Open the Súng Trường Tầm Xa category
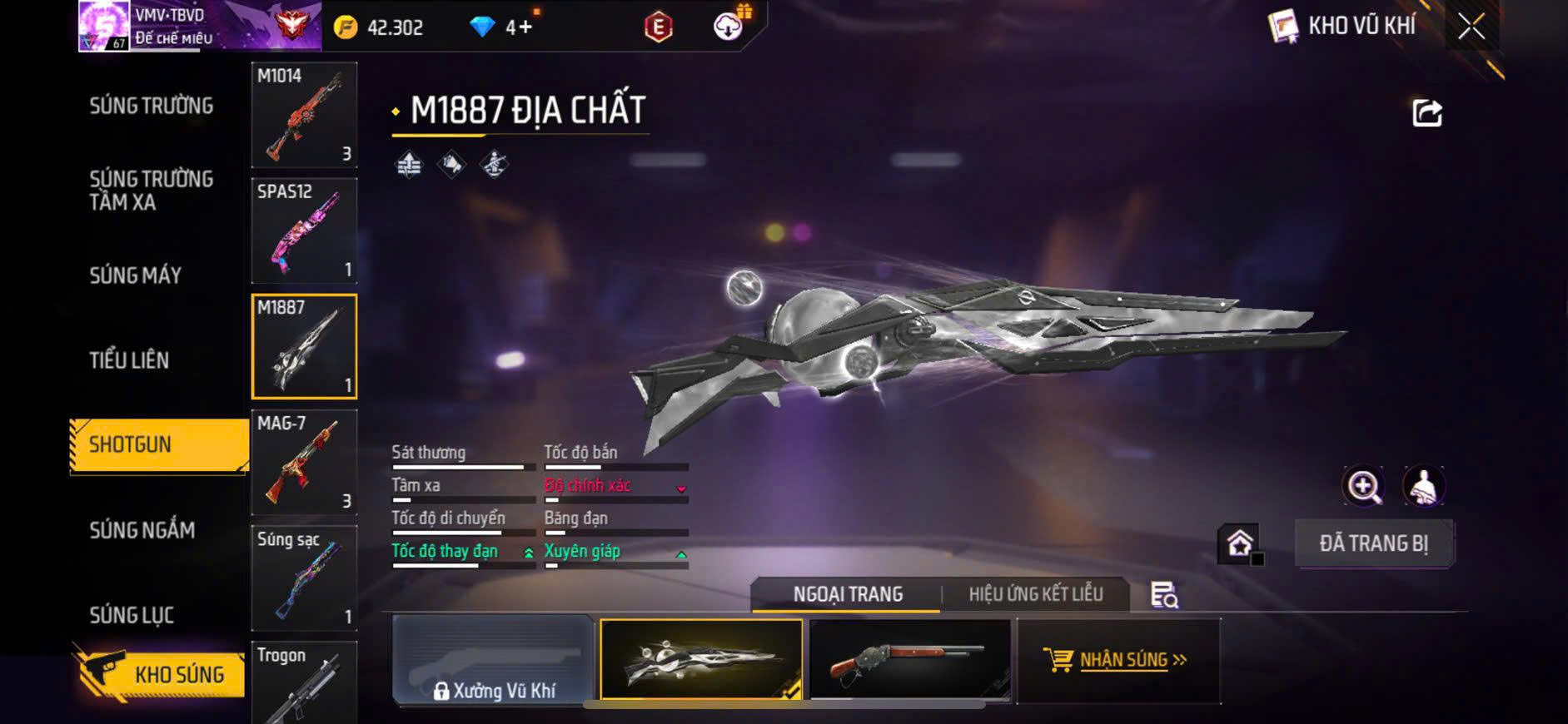1568x724 pixels. [151, 191]
